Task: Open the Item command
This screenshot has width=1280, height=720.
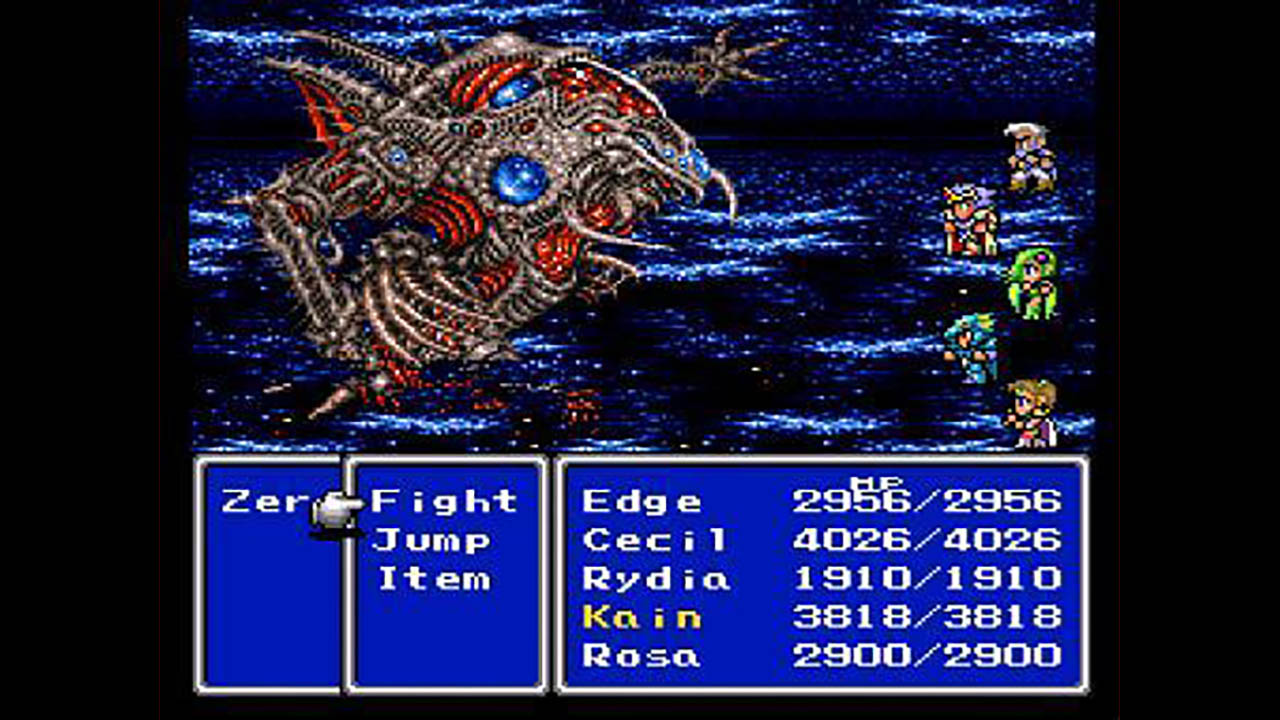Action: tap(434, 579)
